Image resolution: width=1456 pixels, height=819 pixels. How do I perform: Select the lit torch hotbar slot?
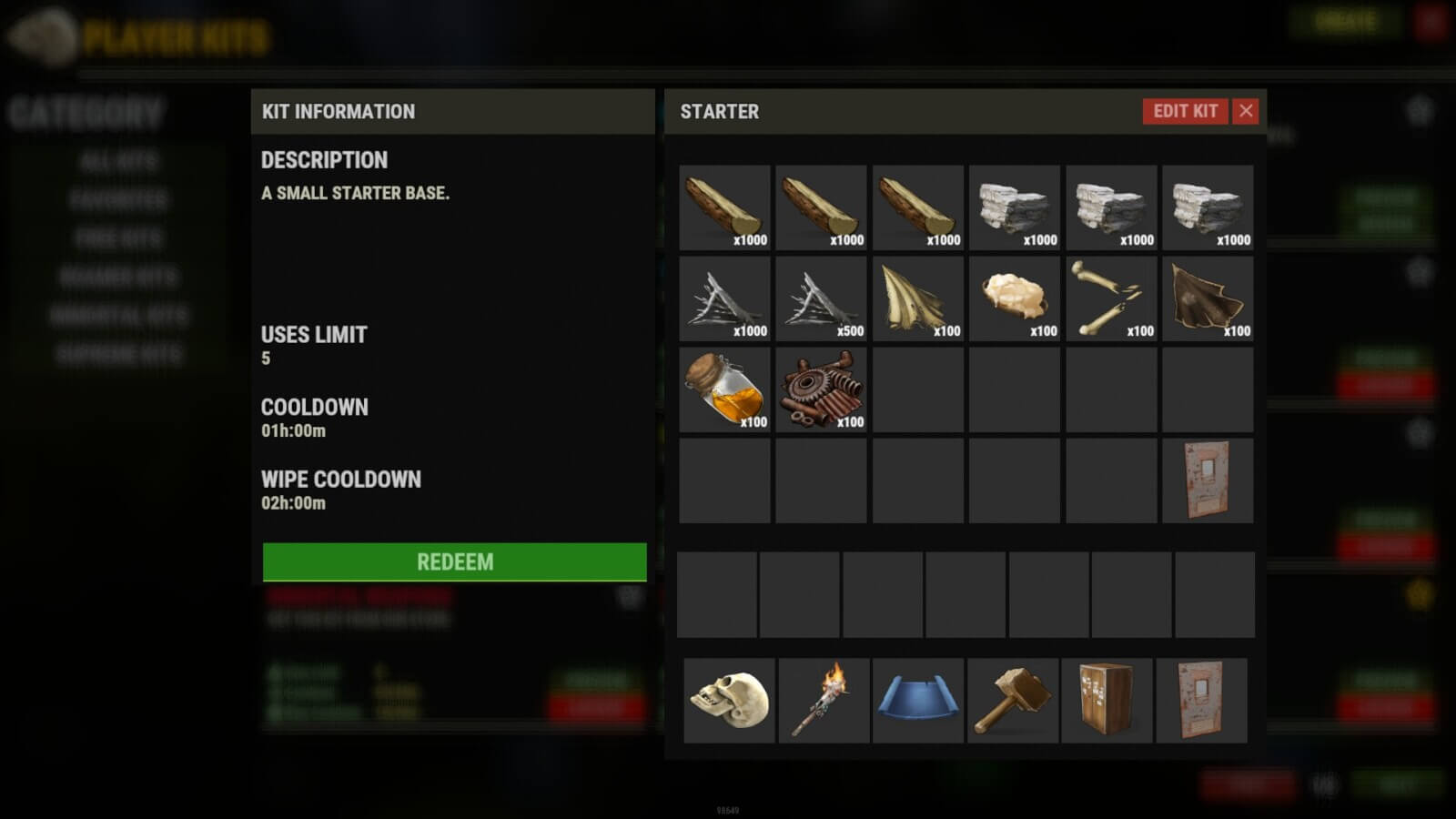pyautogui.click(x=824, y=700)
